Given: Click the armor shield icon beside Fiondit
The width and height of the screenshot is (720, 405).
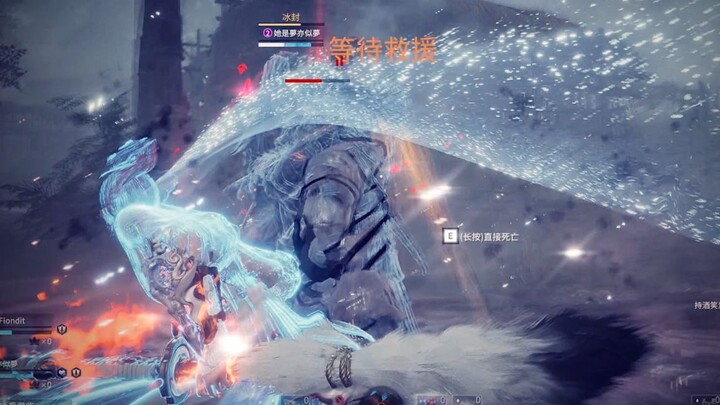Looking at the screenshot, I should tap(62, 328).
